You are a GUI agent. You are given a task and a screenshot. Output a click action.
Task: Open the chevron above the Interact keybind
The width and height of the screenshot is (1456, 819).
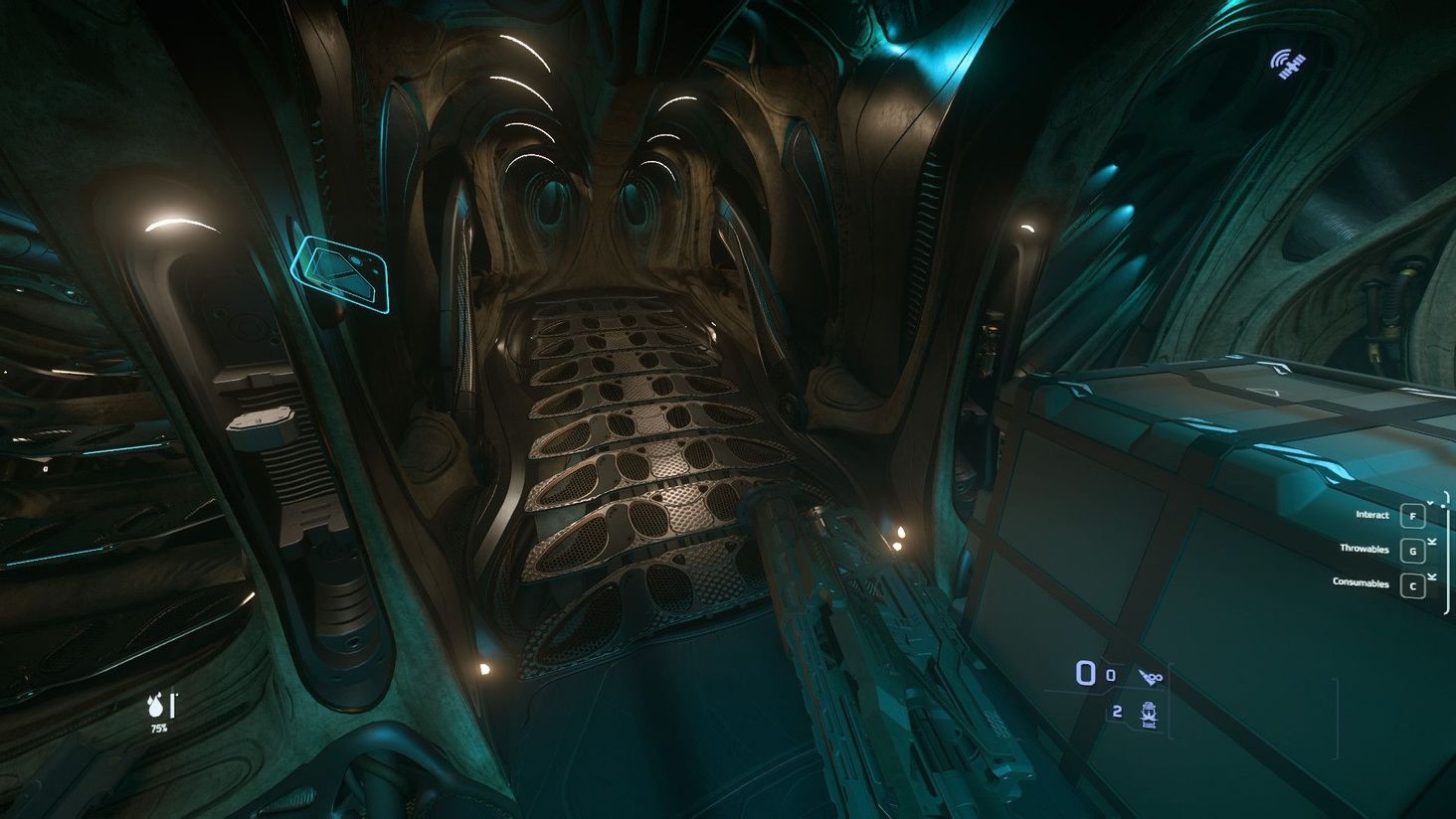1431,502
